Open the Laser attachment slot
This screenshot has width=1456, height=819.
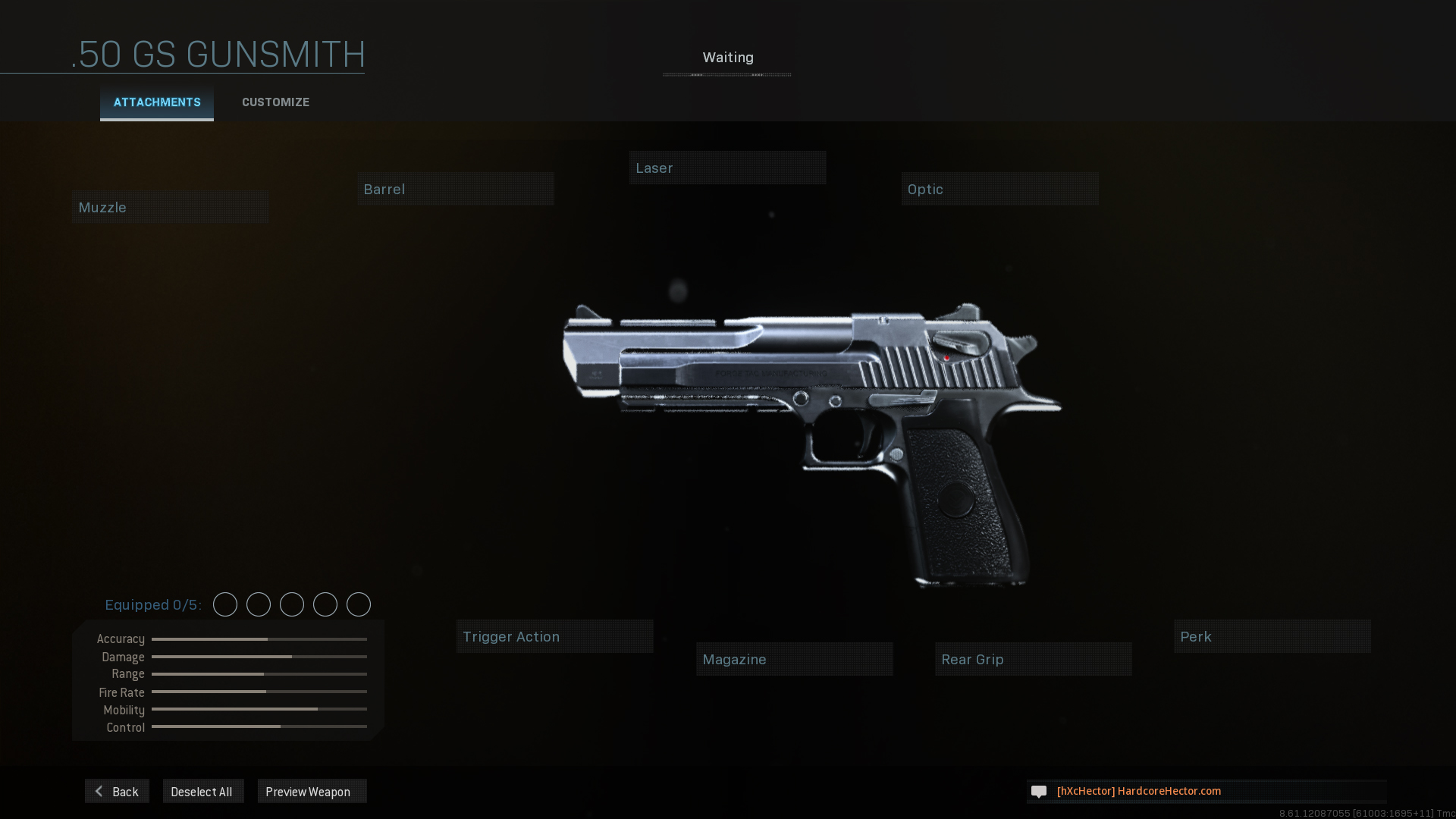[x=727, y=168]
